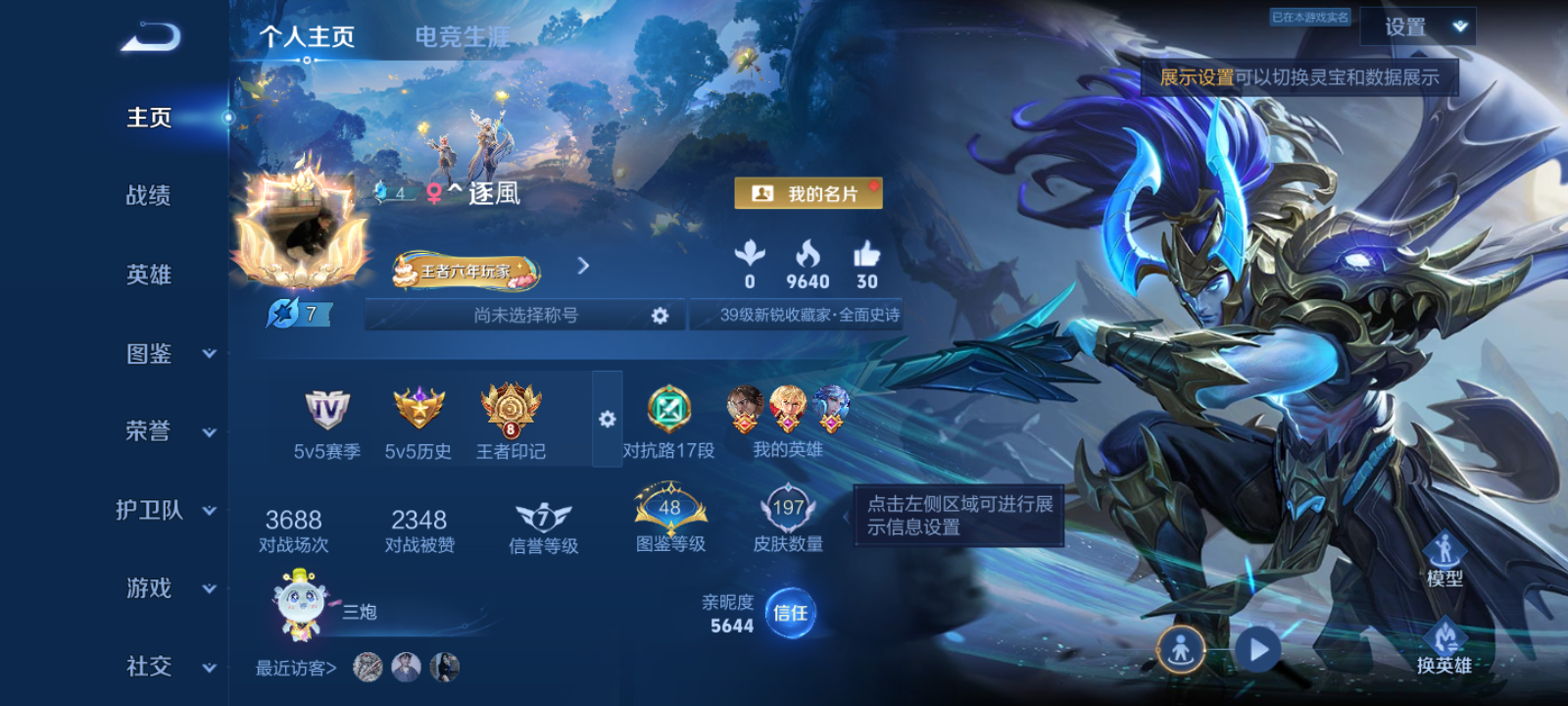Screen dimensions: 1568x706
Task: Open the 战绩 sidebar menu item
Action: [x=147, y=196]
